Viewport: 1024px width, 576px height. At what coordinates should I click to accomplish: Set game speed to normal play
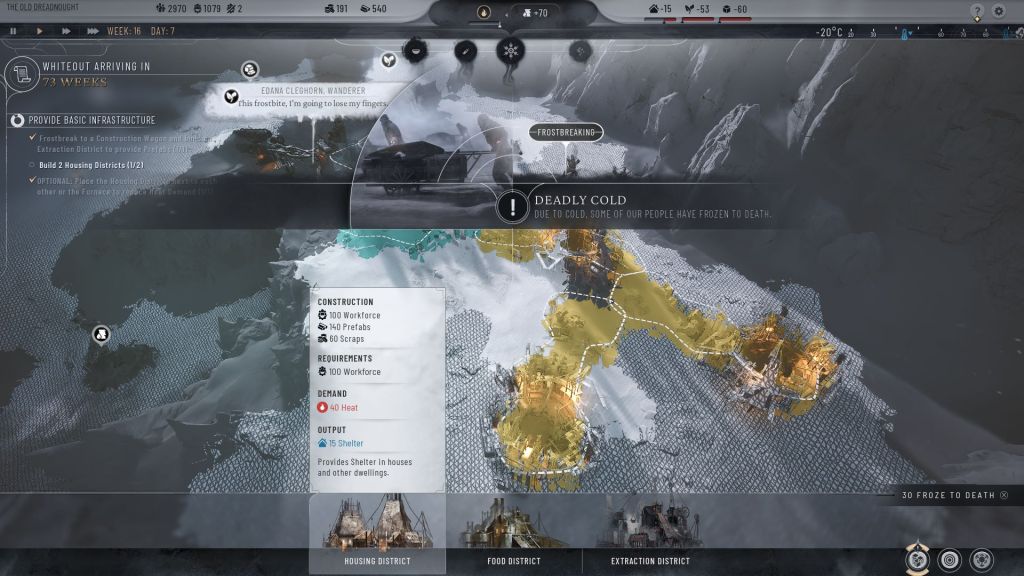[40, 31]
